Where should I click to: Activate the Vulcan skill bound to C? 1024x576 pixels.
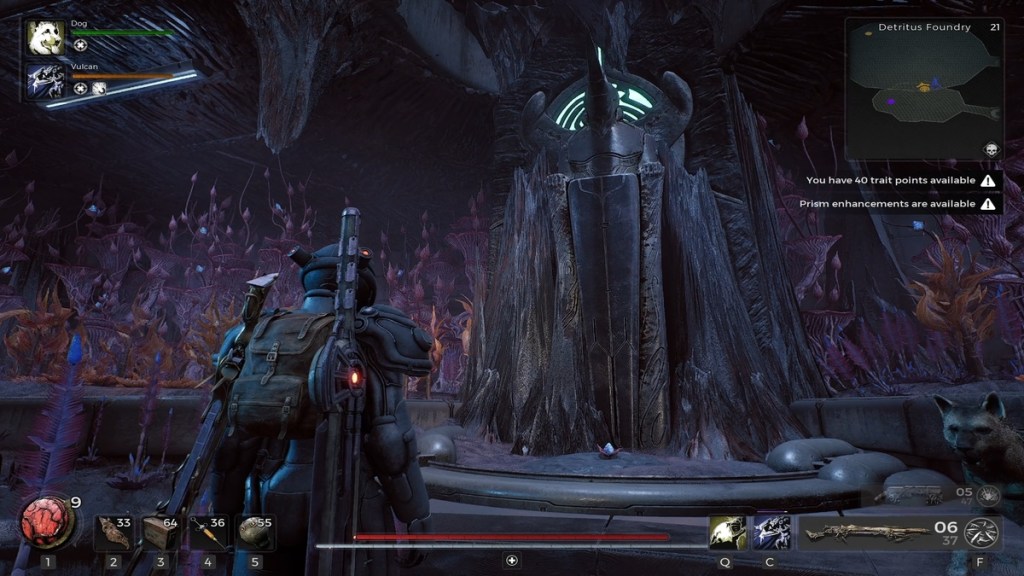point(771,533)
